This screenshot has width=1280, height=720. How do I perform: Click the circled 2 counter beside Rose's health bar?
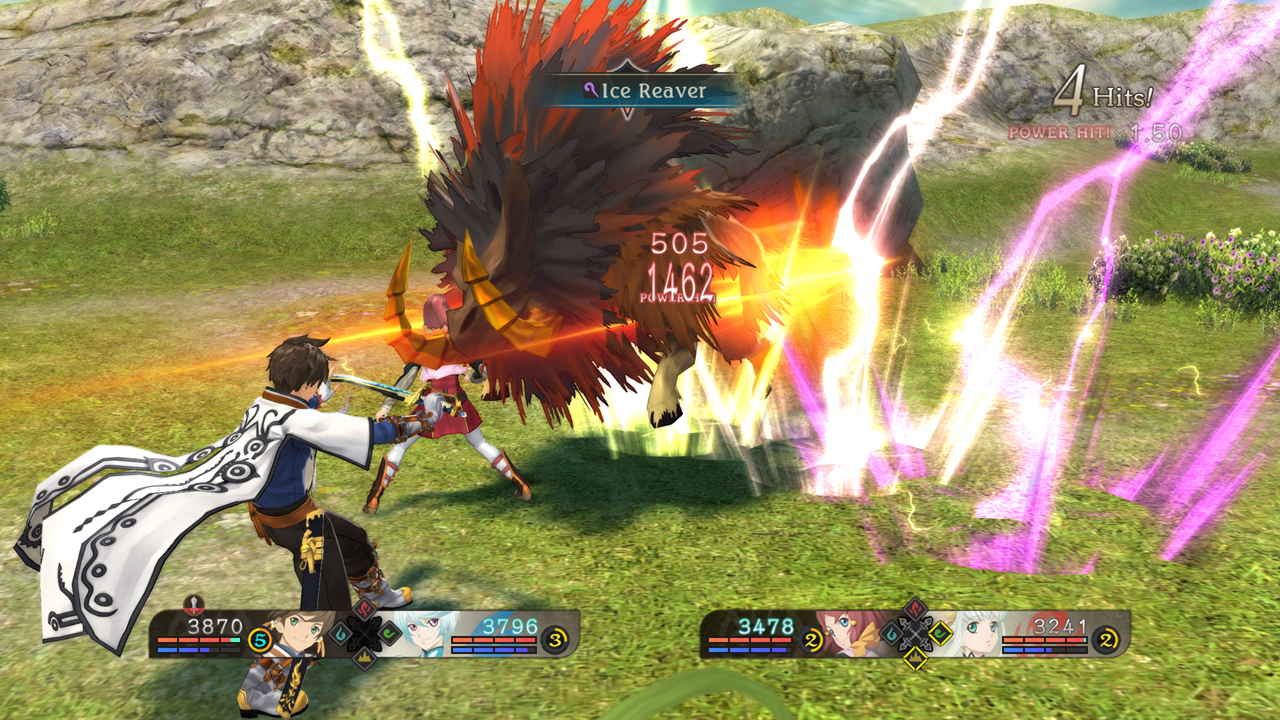point(811,638)
